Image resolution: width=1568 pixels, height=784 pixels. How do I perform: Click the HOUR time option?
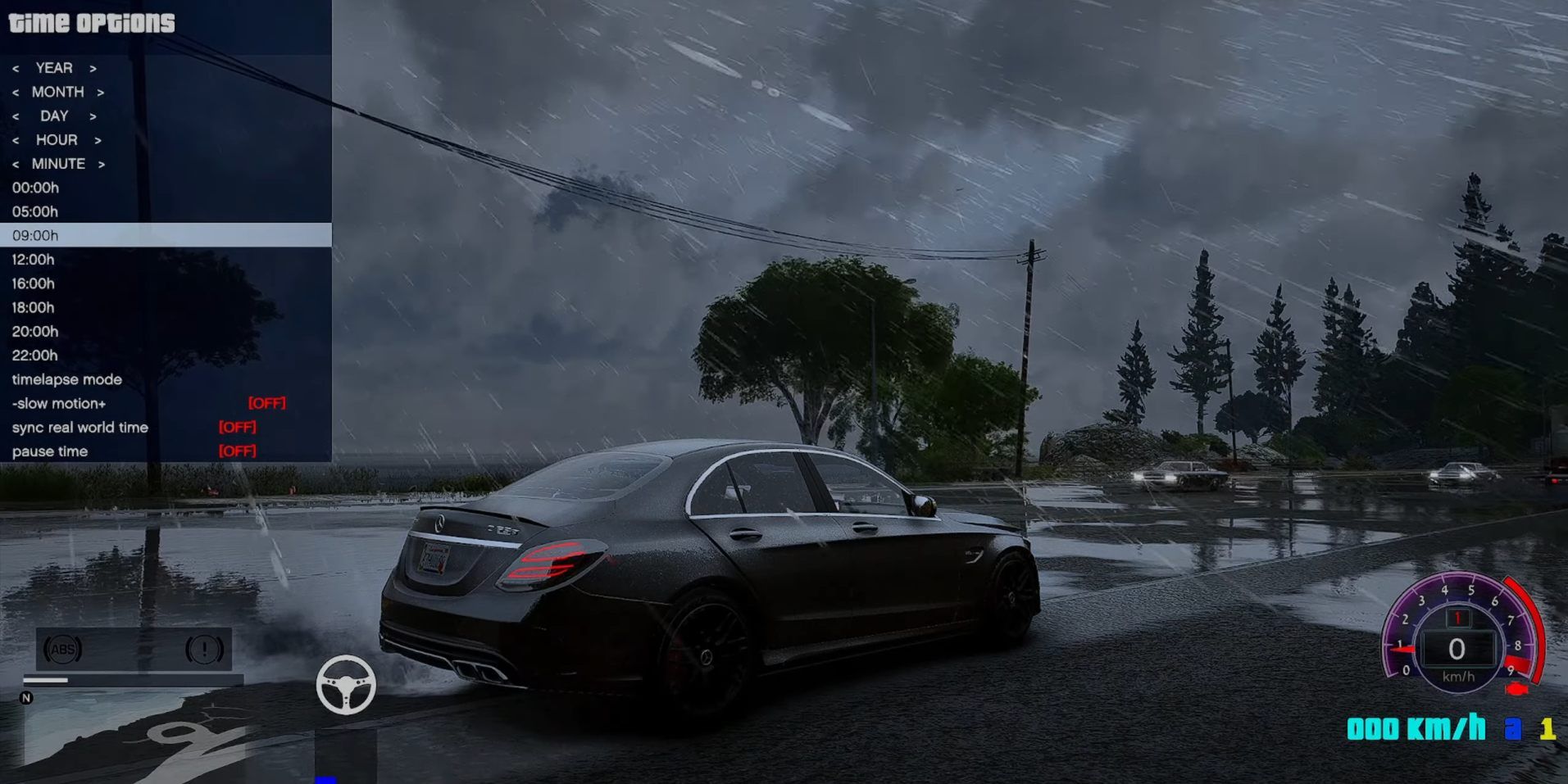pos(57,140)
